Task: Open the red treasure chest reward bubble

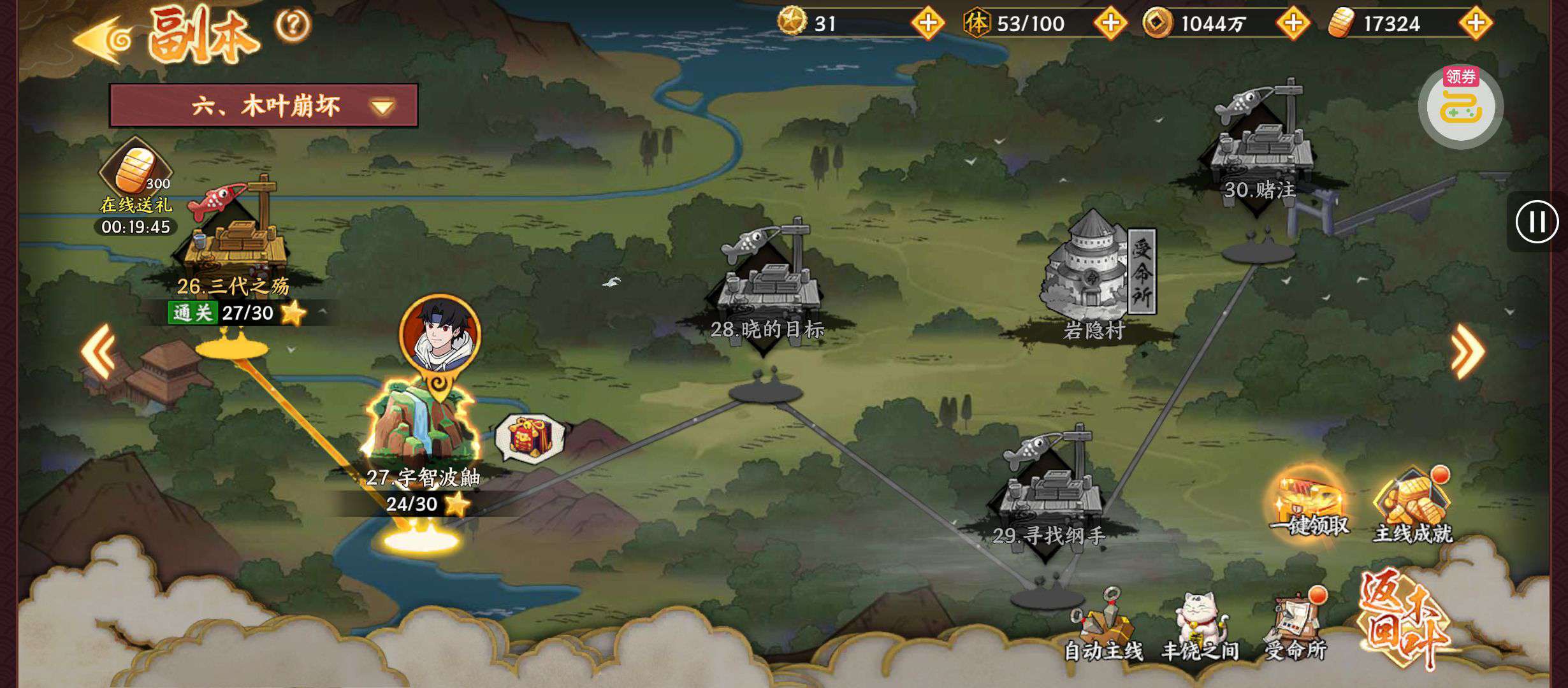Action: pyautogui.click(x=529, y=438)
